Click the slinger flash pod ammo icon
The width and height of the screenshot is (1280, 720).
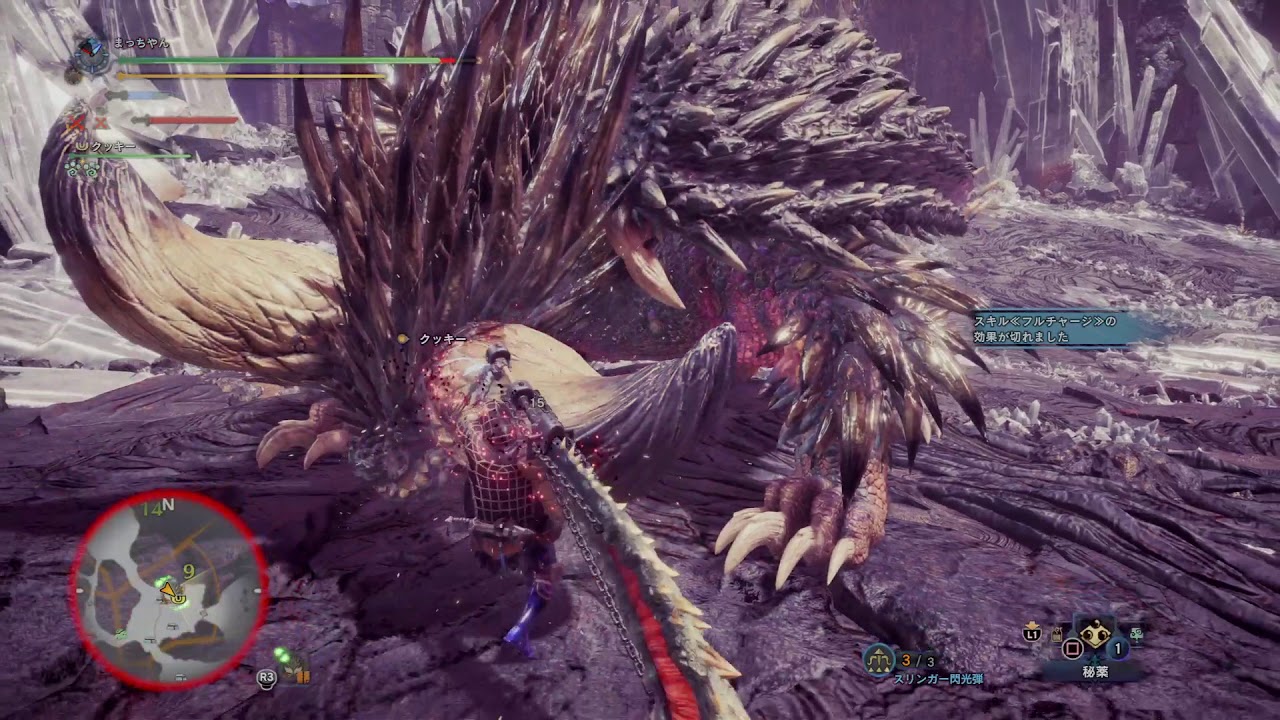coord(879,659)
